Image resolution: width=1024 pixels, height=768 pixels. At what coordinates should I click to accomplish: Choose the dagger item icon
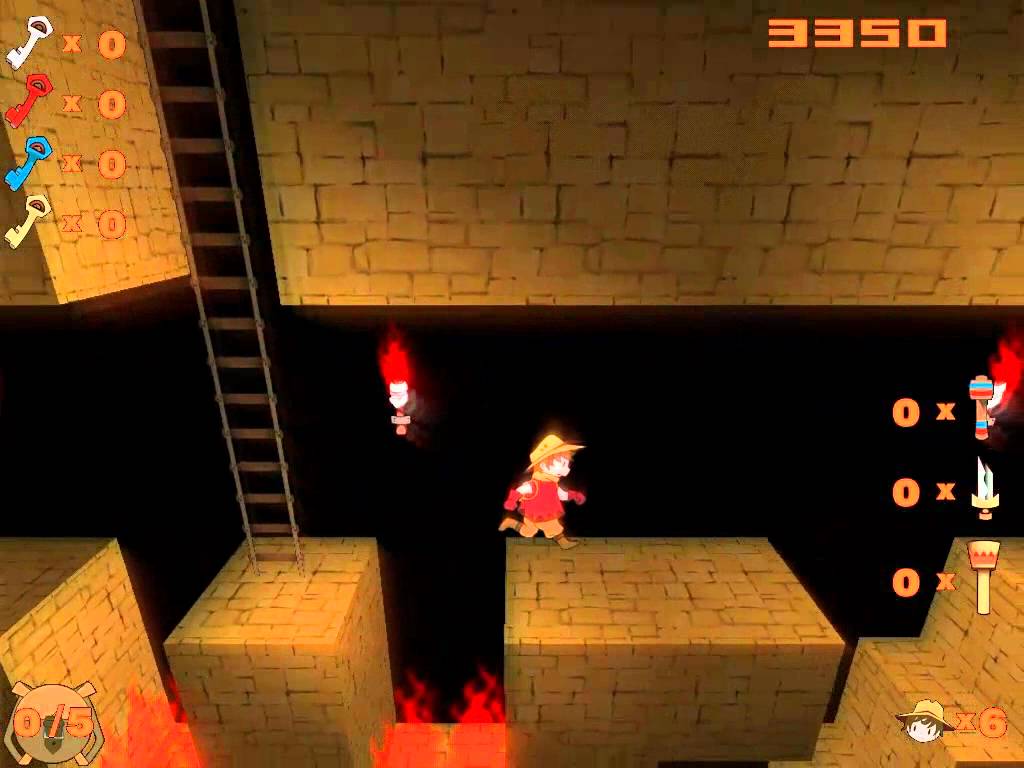pos(984,489)
